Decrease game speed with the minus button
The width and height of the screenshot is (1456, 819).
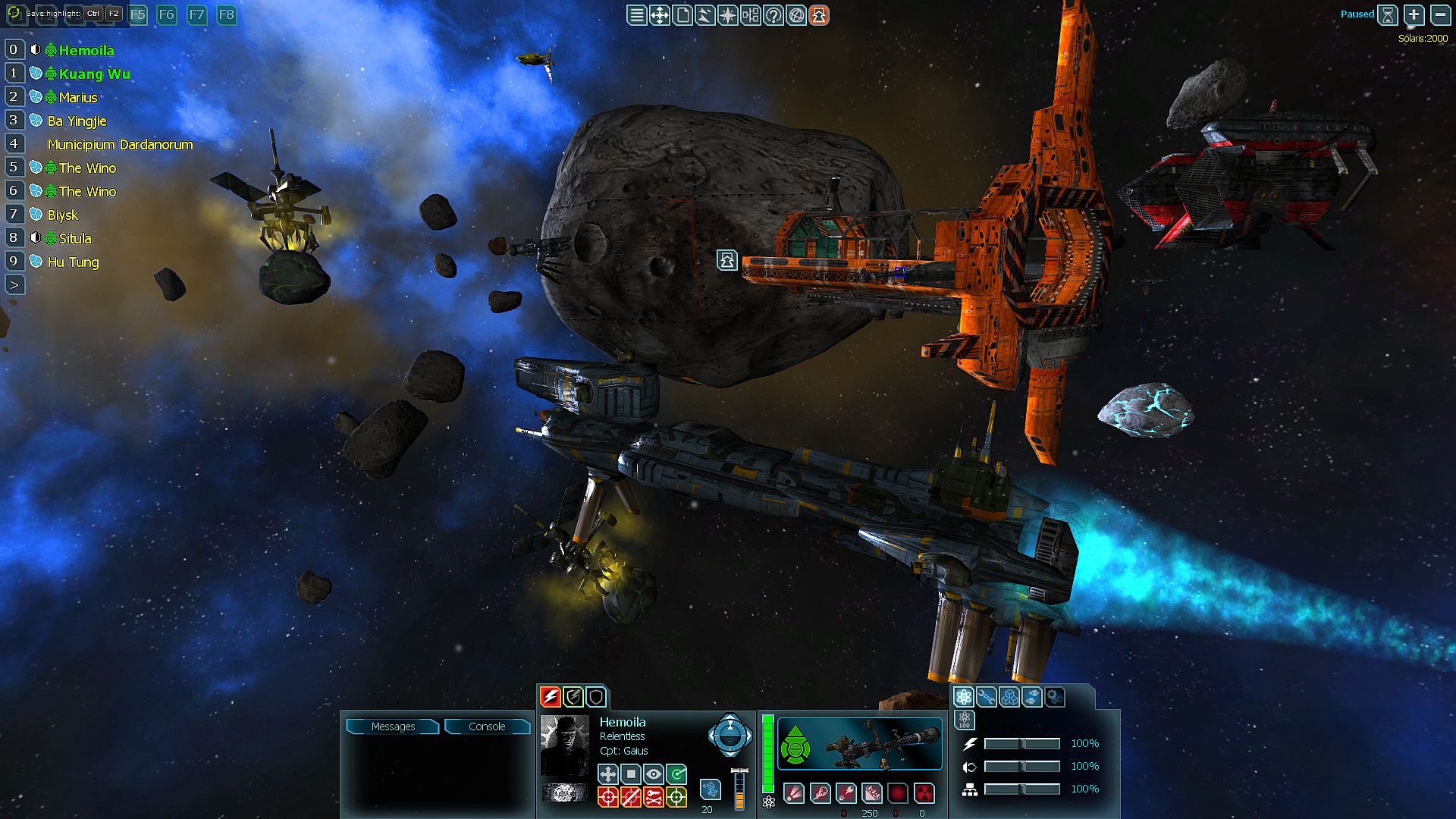(x=1440, y=14)
